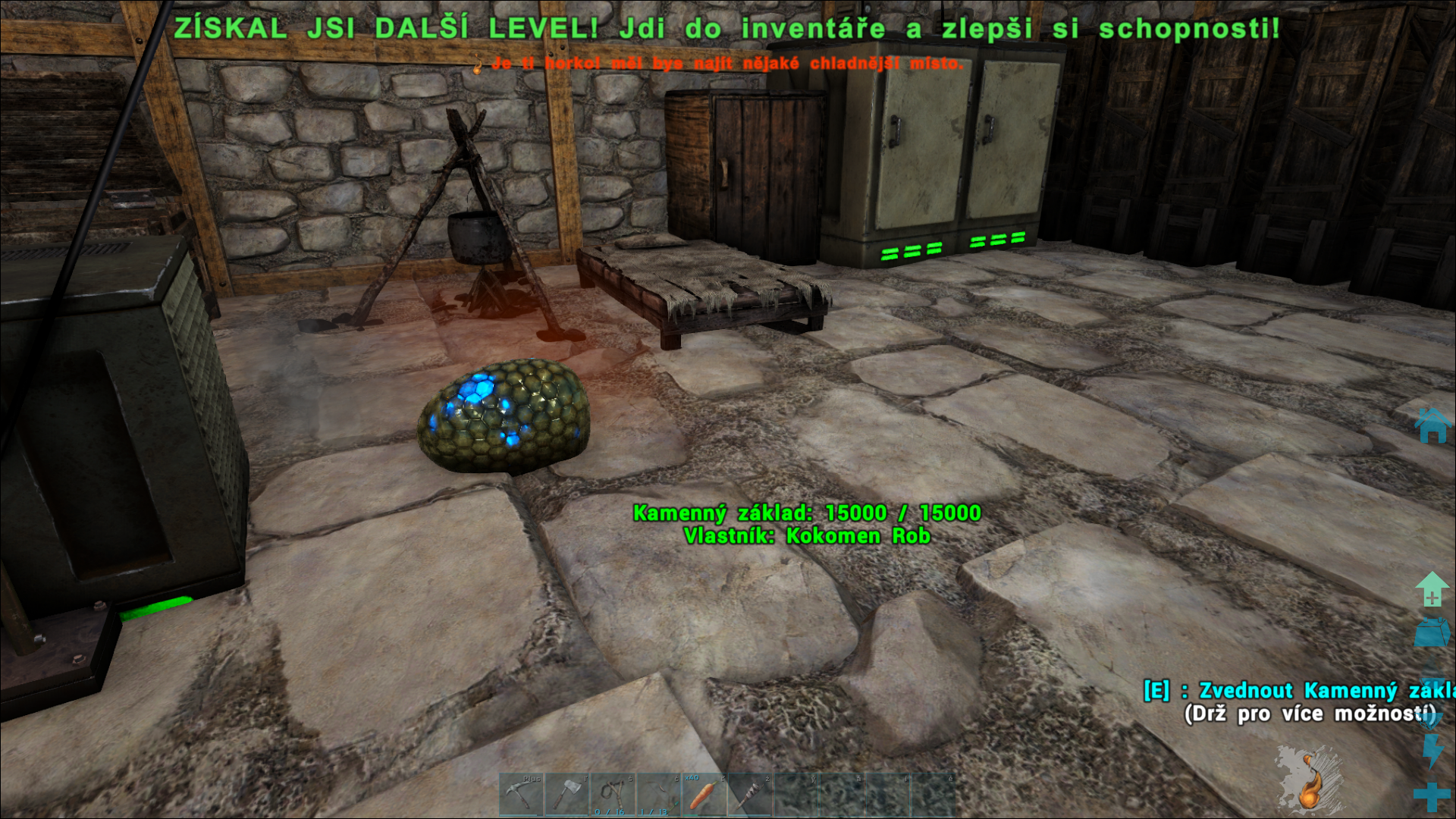Click the weight stat icon
The width and height of the screenshot is (1456, 819).
click(1432, 632)
